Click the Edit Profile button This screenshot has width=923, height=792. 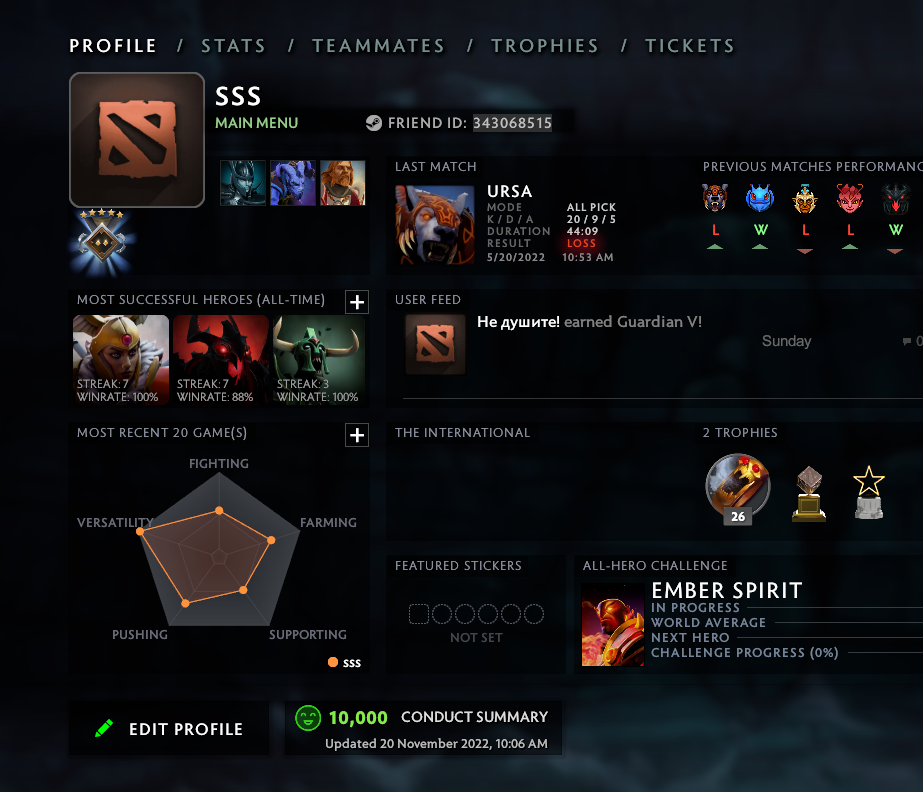(x=169, y=729)
